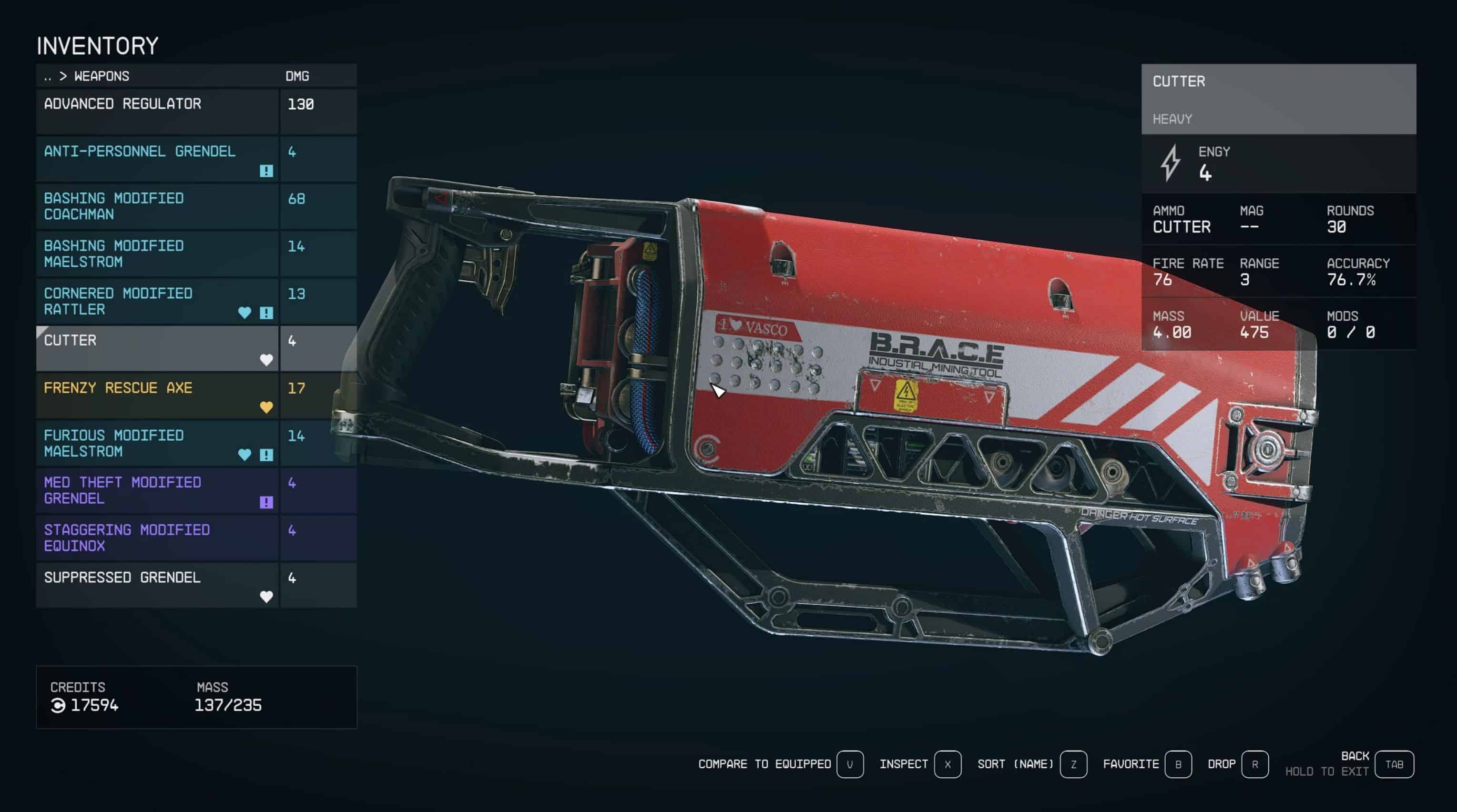The width and height of the screenshot is (1457, 812).
Task: Pick the Staggering Modified Equinox
Action: coord(157,538)
